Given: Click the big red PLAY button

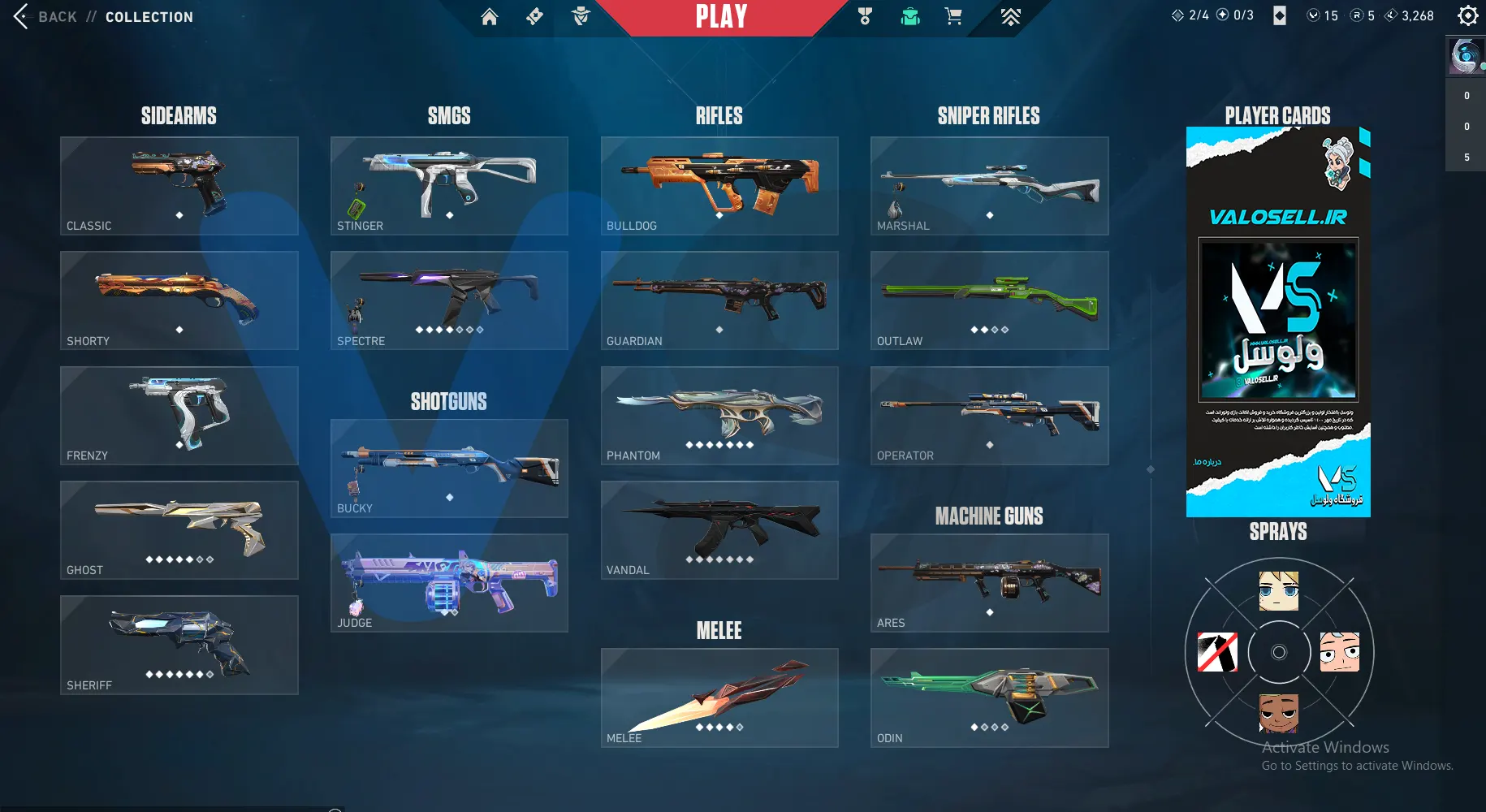Looking at the screenshot, I should (721, 17).
